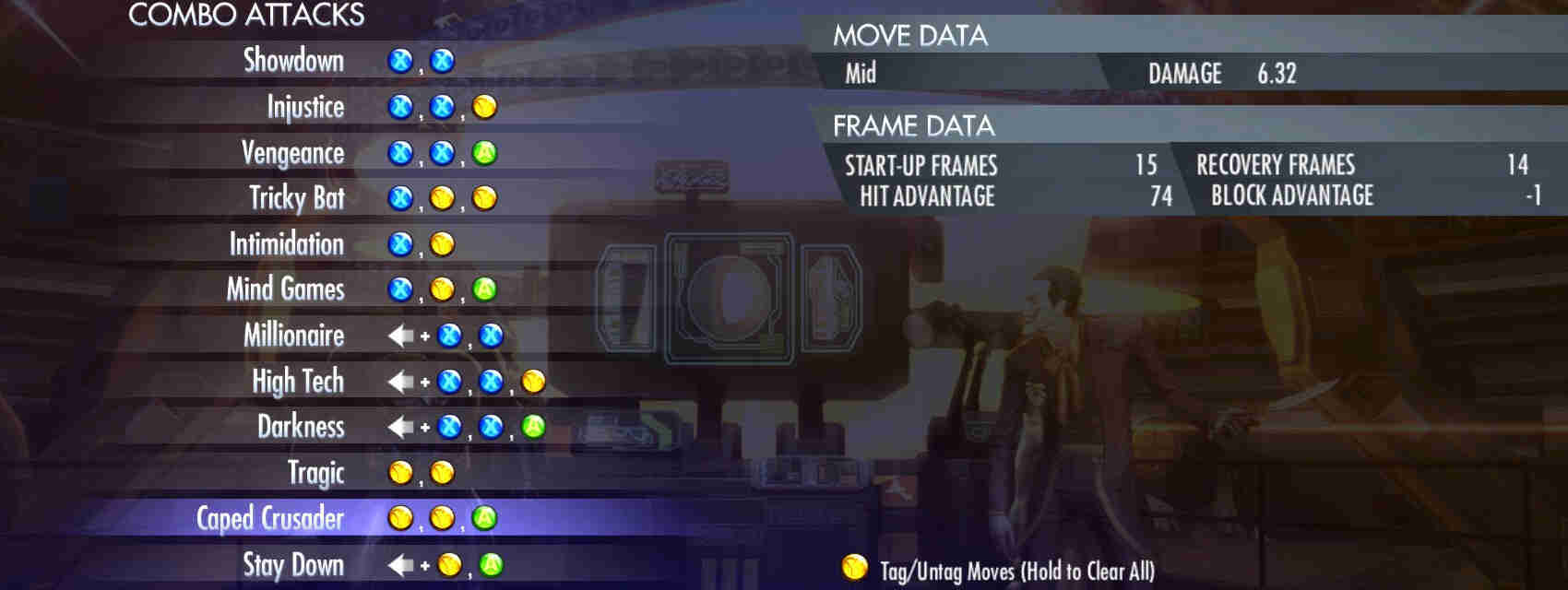The image size is (1568, 590).
Task: Select the Showdown combo move
Action: tap(293, 61)
